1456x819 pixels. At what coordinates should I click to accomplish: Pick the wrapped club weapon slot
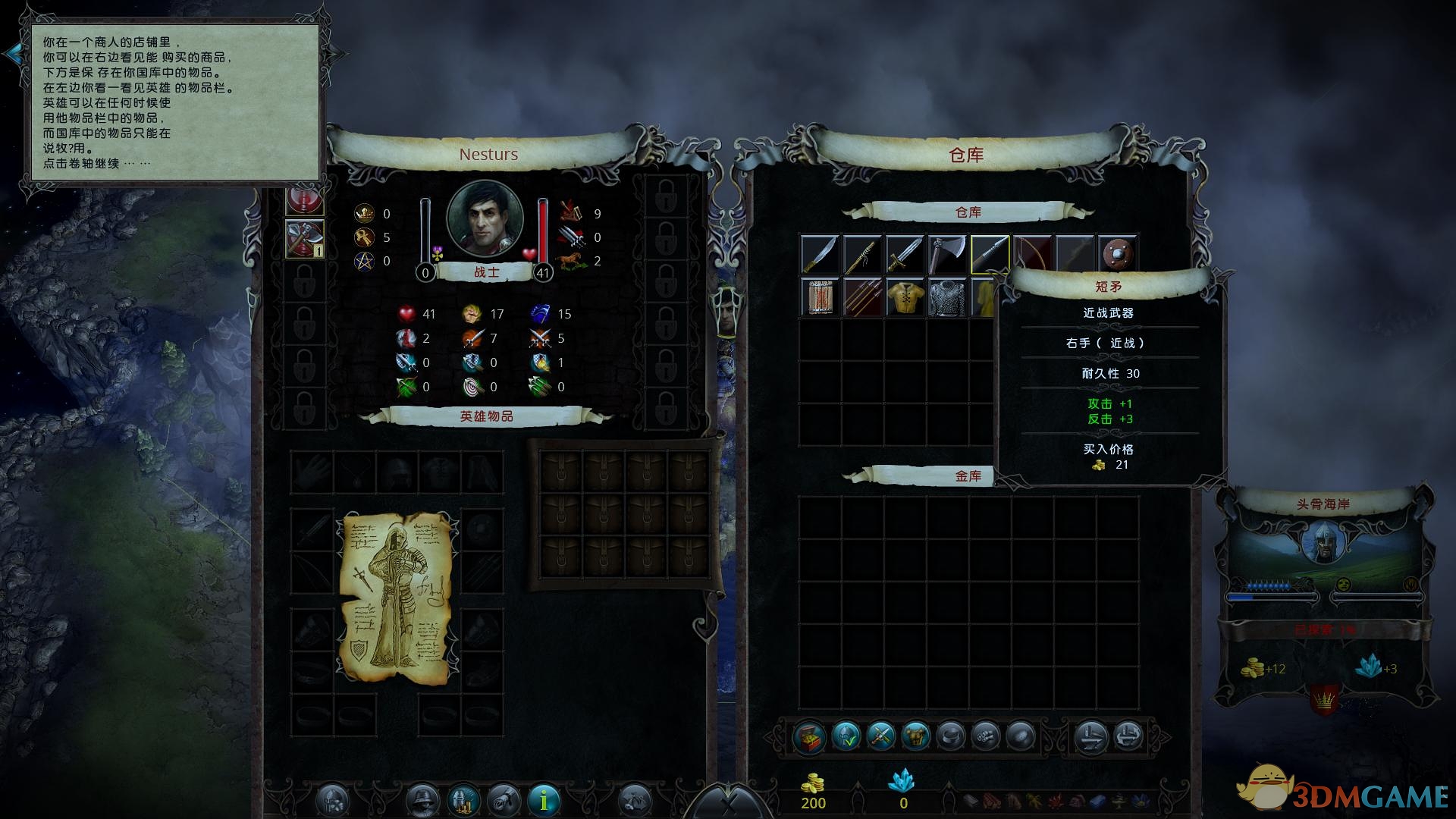862,255
